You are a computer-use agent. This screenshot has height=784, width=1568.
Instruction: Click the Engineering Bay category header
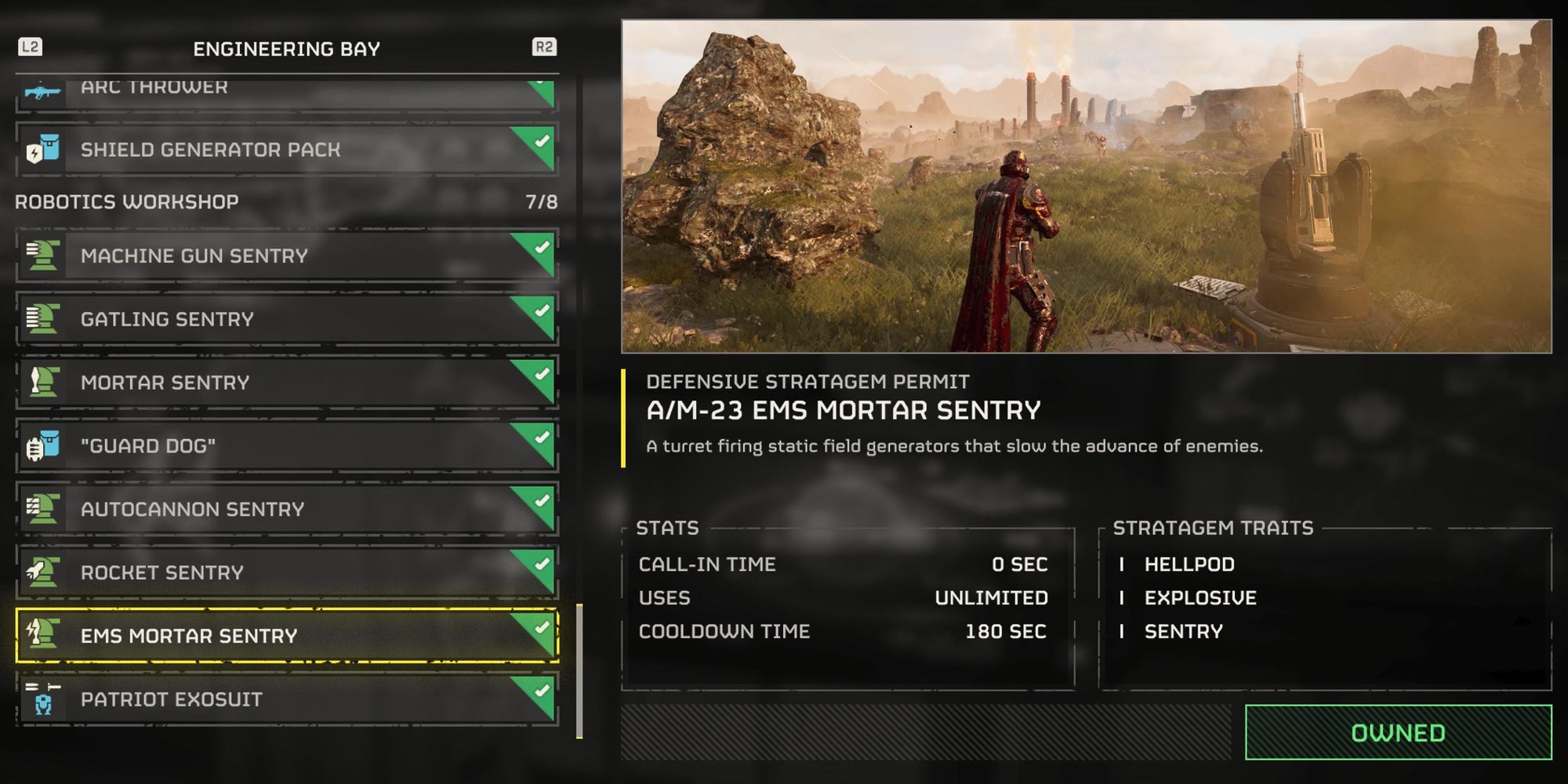tap(286, 49)
